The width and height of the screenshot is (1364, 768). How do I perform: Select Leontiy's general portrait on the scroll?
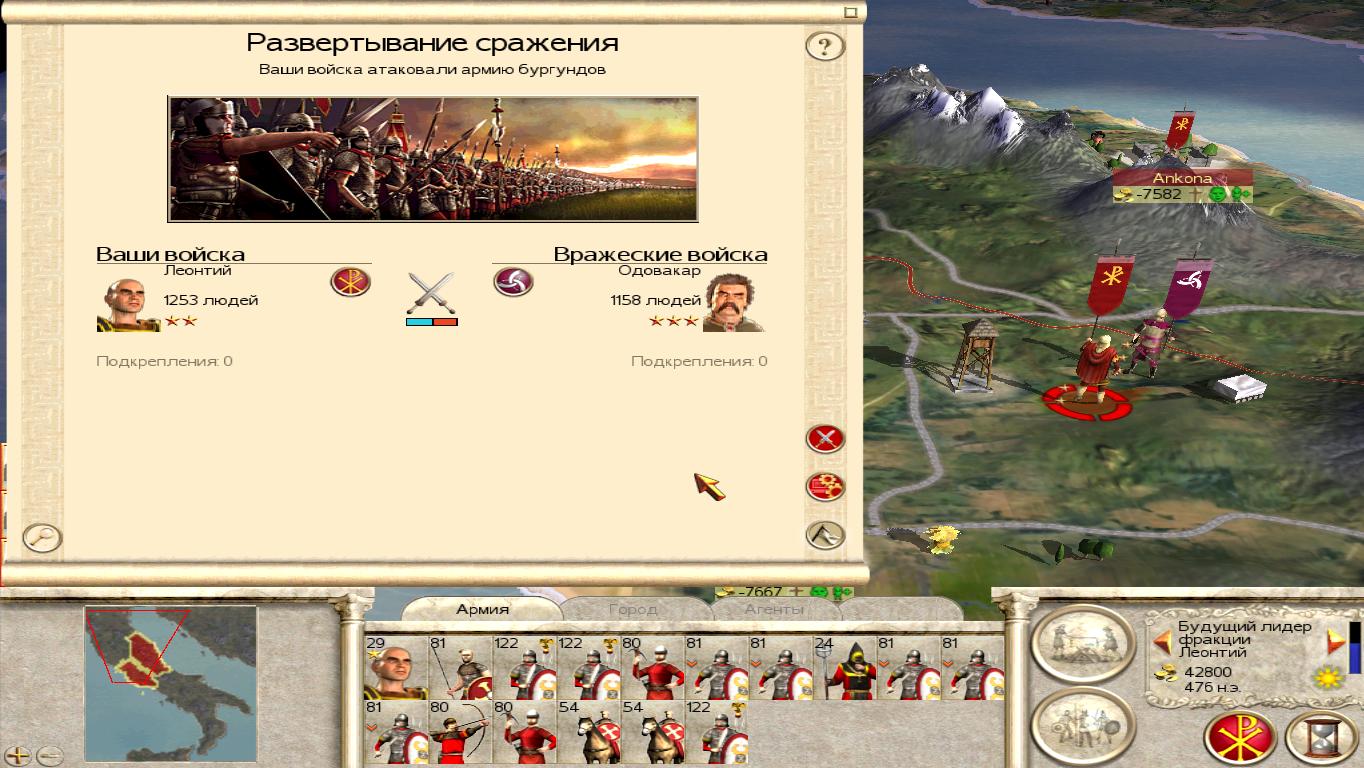[128, 304]
